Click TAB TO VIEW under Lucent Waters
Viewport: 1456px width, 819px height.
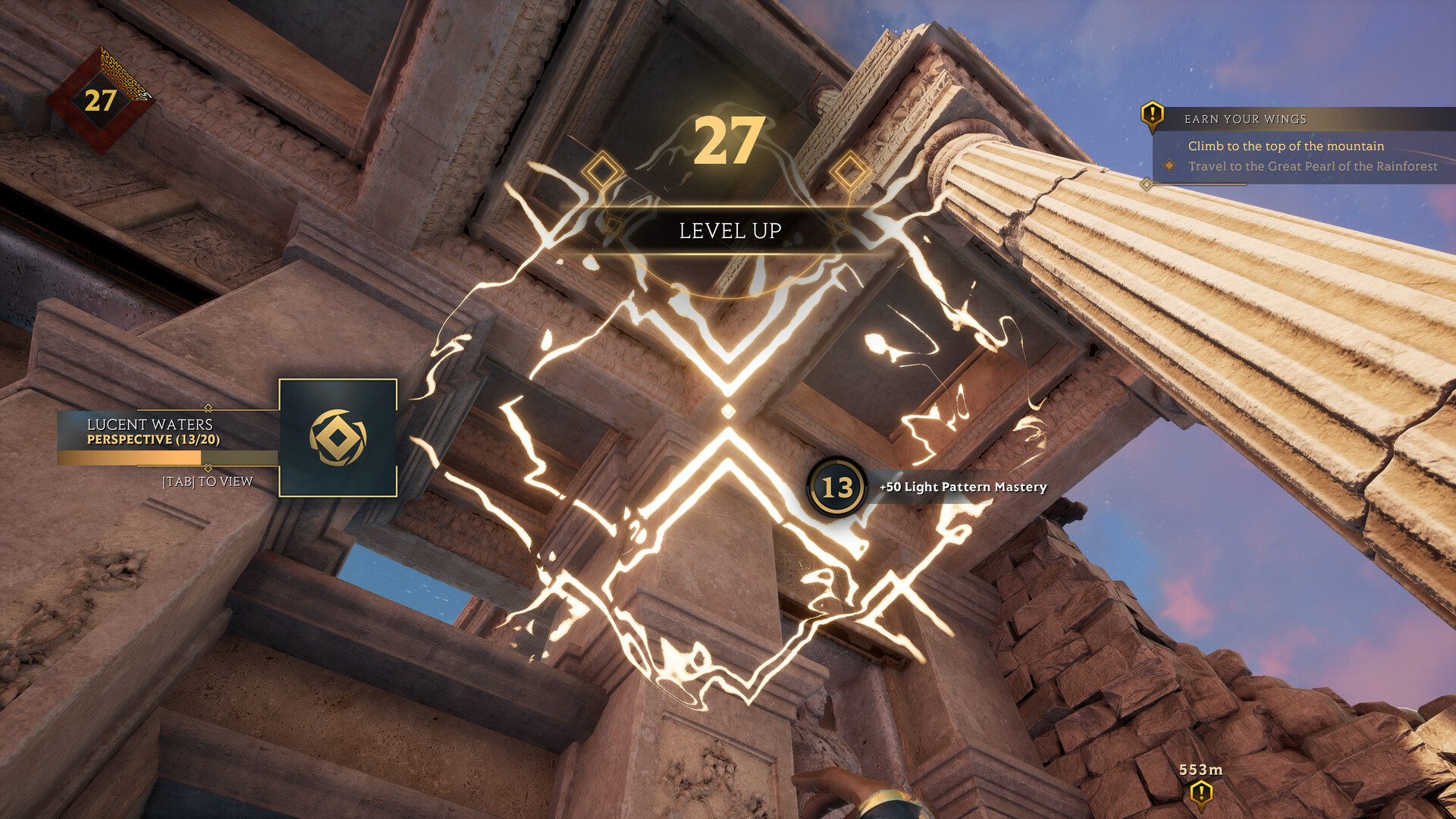(206, 481)
